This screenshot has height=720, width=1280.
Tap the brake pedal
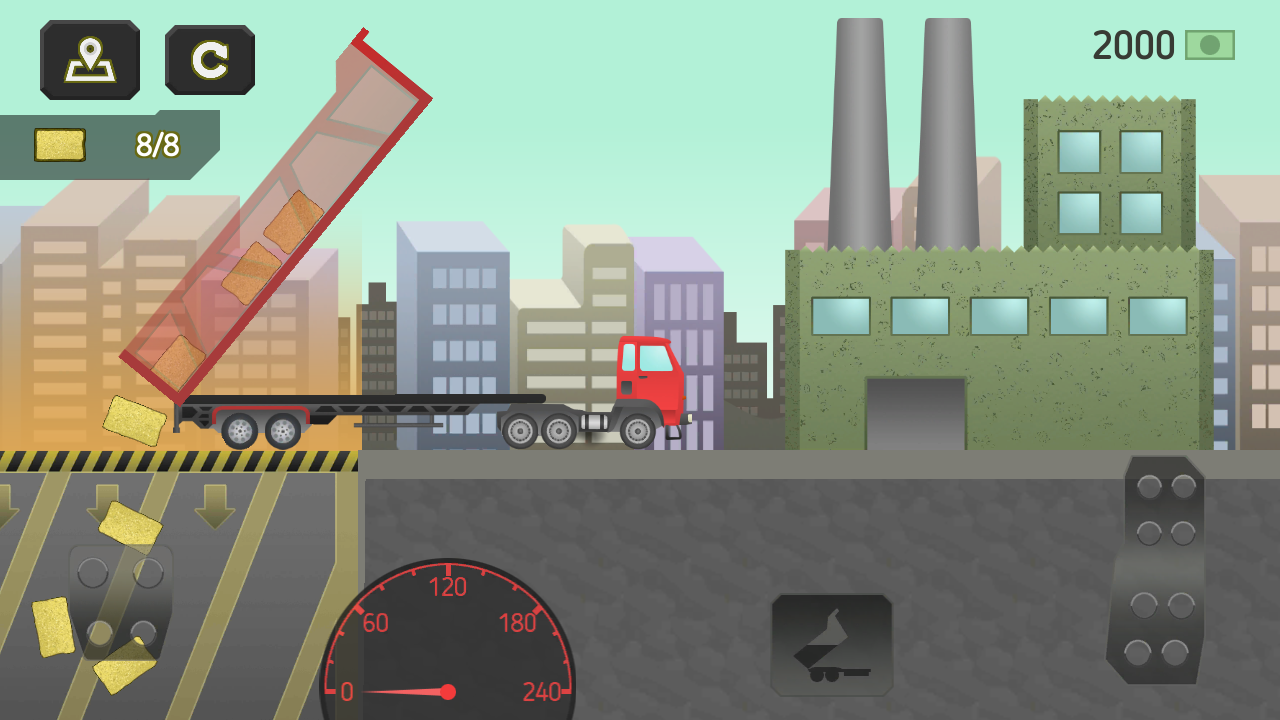(x=120, y=602)
